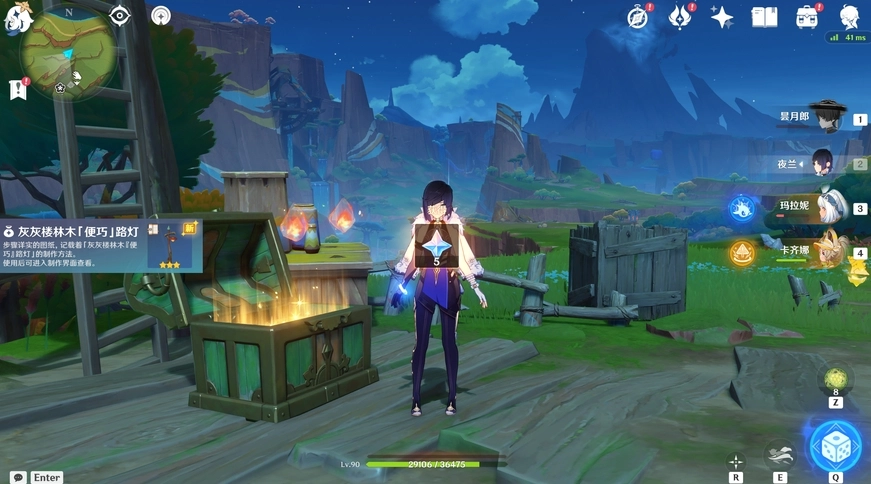Open the four-point star wish icon

click(x=721, y=16)
